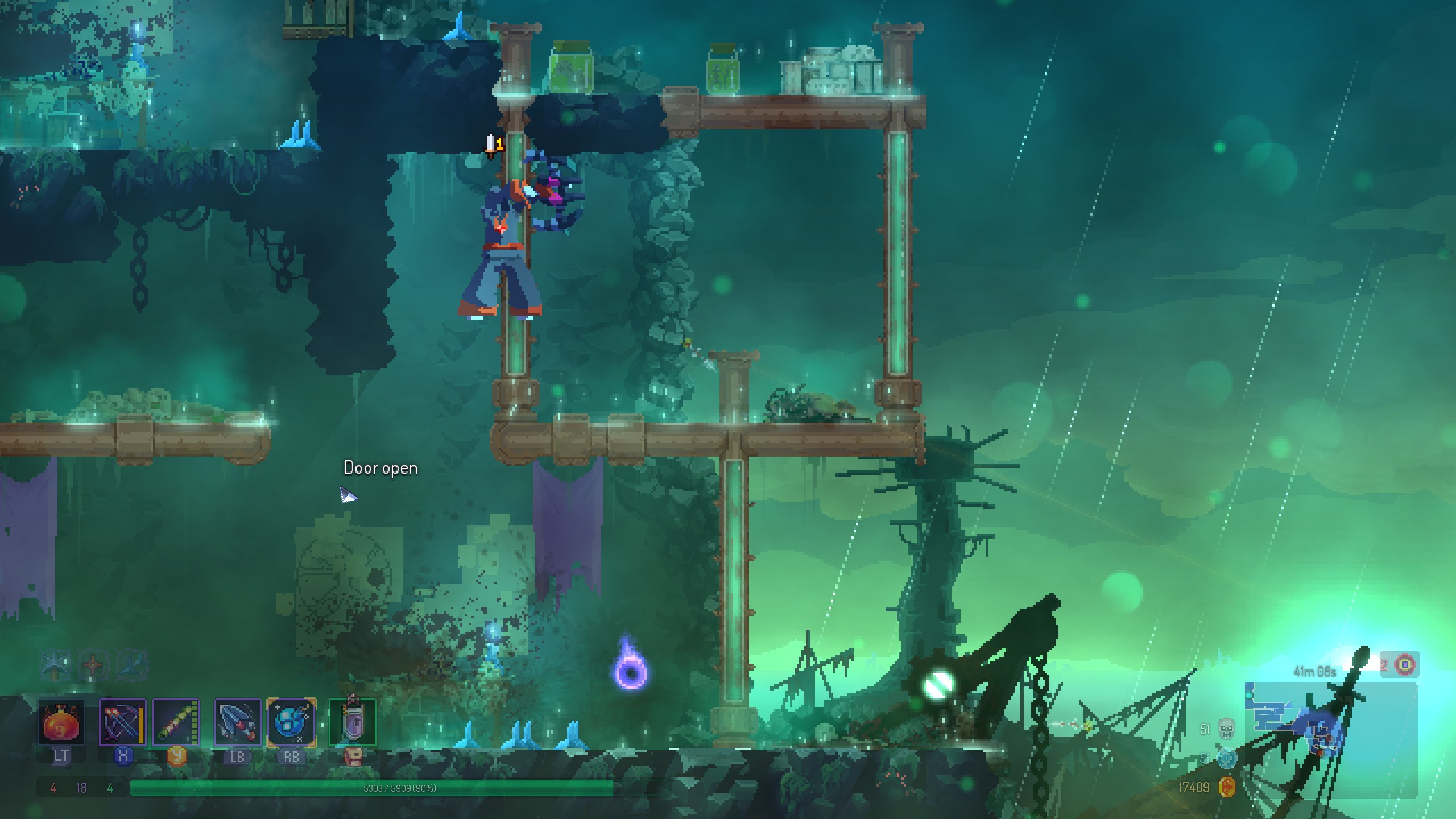The height and width of the screenshot is (819, 1456).
Task: Select the green staff weapon slot
Action: click(x=176, y=723)
